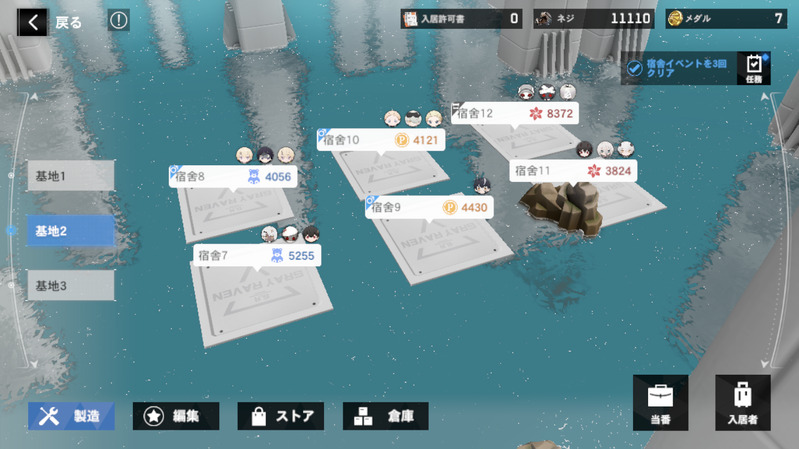
Task: Open the 編集 edit mode
Action: (176, 416)
